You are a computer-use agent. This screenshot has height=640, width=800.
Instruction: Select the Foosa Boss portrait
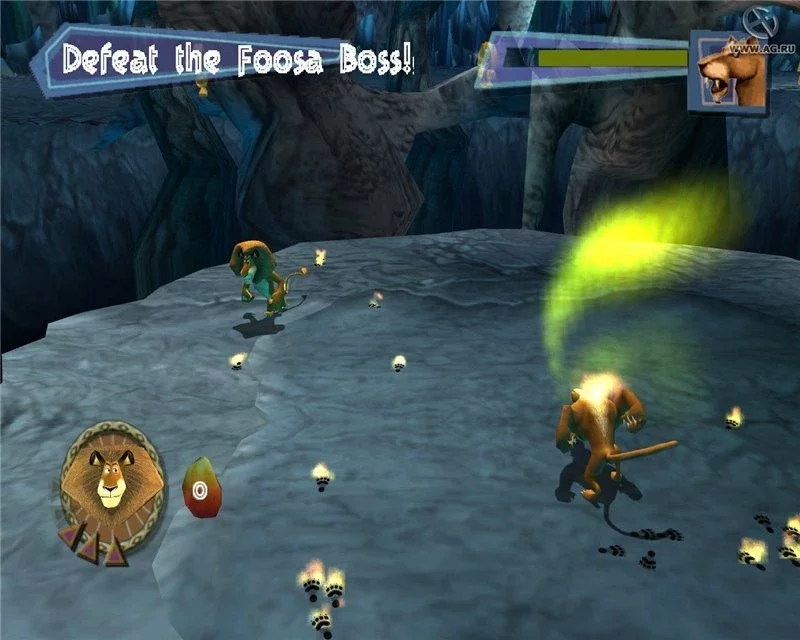[731, 70]
